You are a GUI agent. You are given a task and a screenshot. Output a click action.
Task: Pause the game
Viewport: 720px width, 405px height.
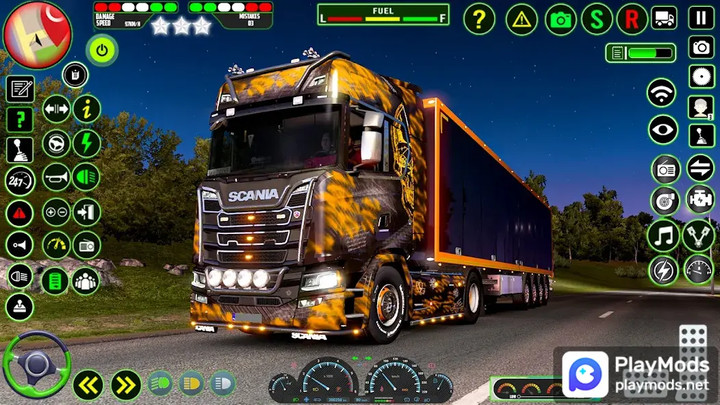click(x=702, y=18)
